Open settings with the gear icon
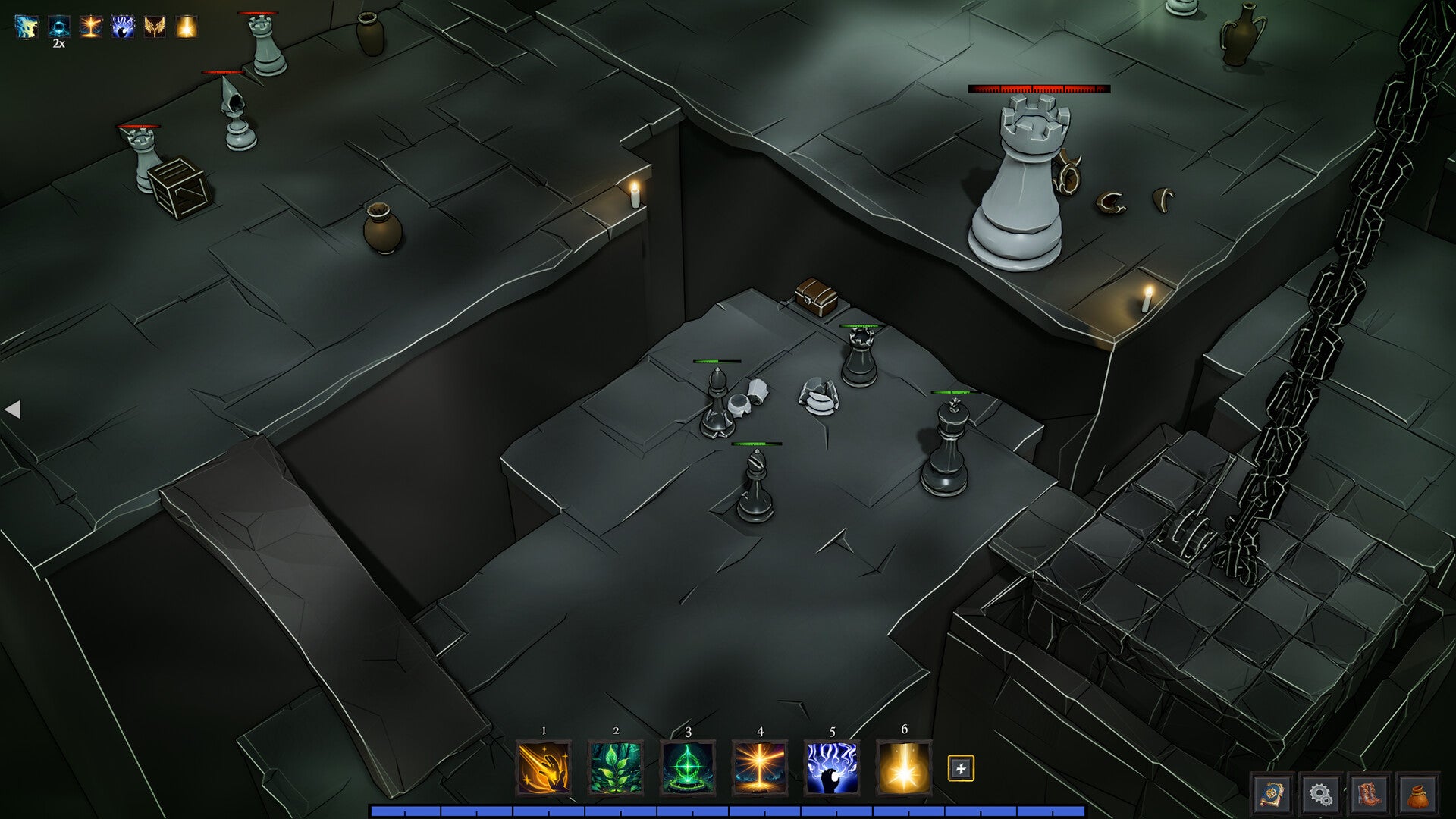This screenshot has height=819, width=1456. pos(1320,794)
